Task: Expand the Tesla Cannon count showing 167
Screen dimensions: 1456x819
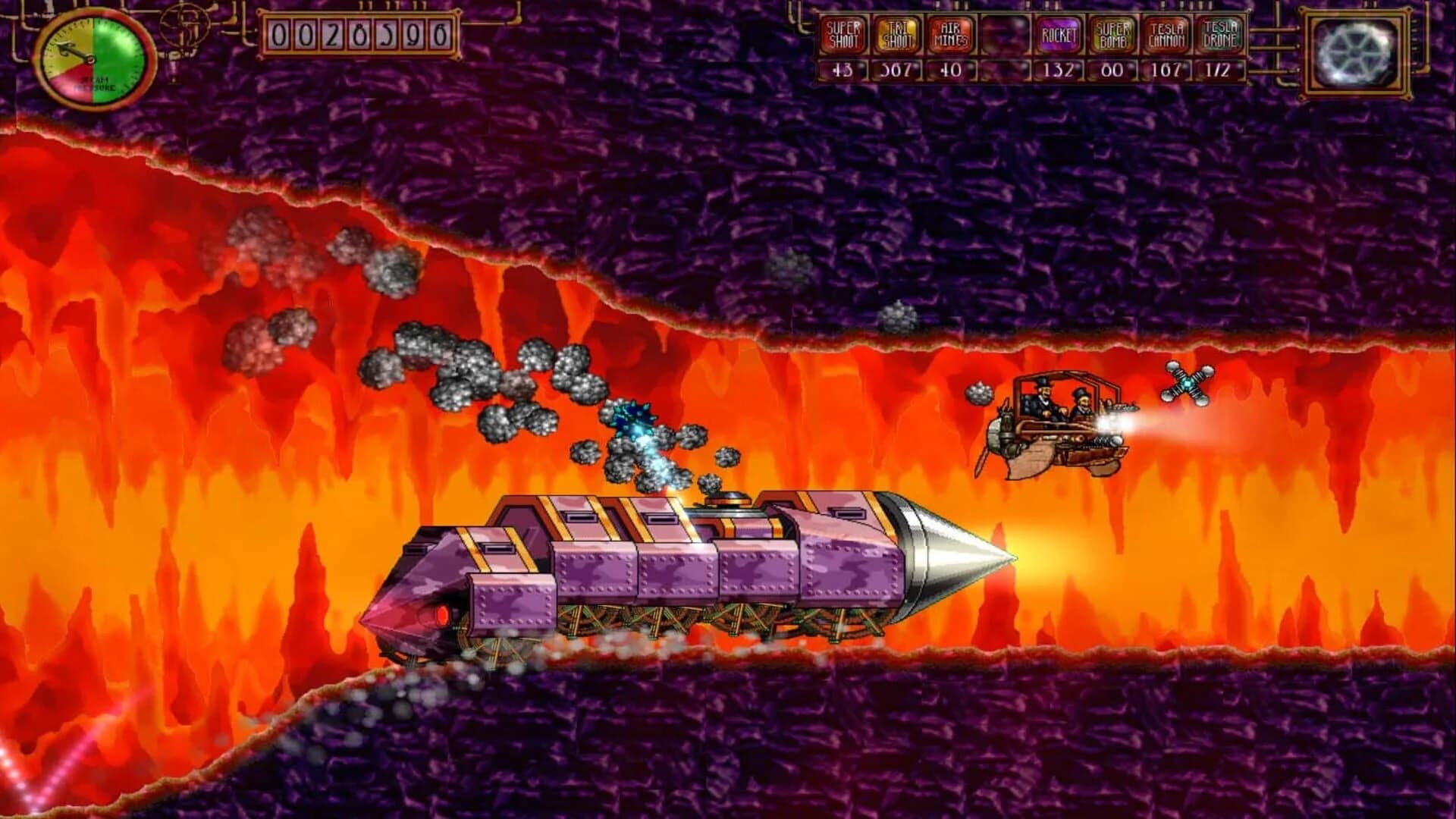Action: click(x=1165, y=68)
